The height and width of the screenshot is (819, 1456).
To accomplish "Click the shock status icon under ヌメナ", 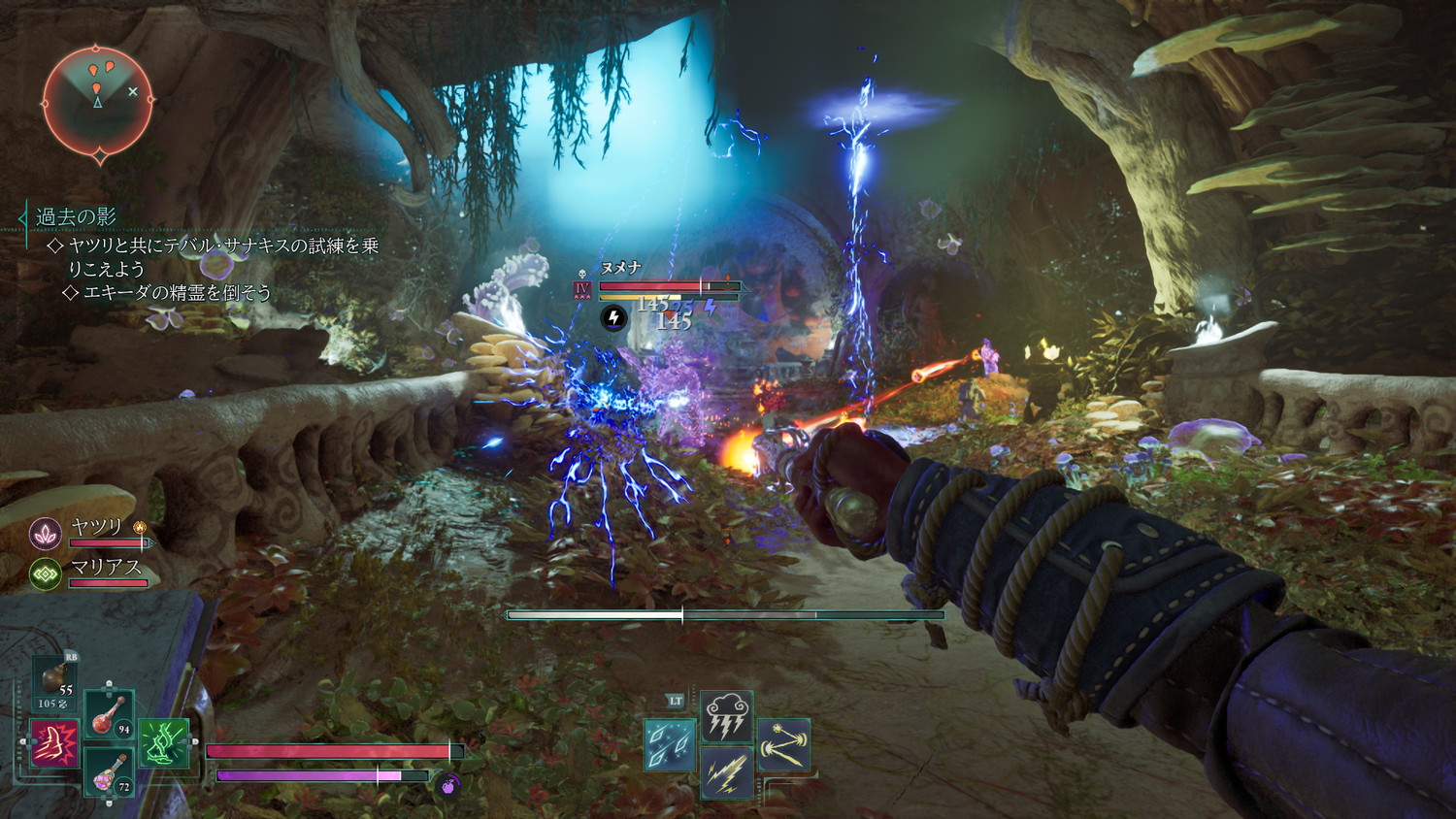I will 613,316.
